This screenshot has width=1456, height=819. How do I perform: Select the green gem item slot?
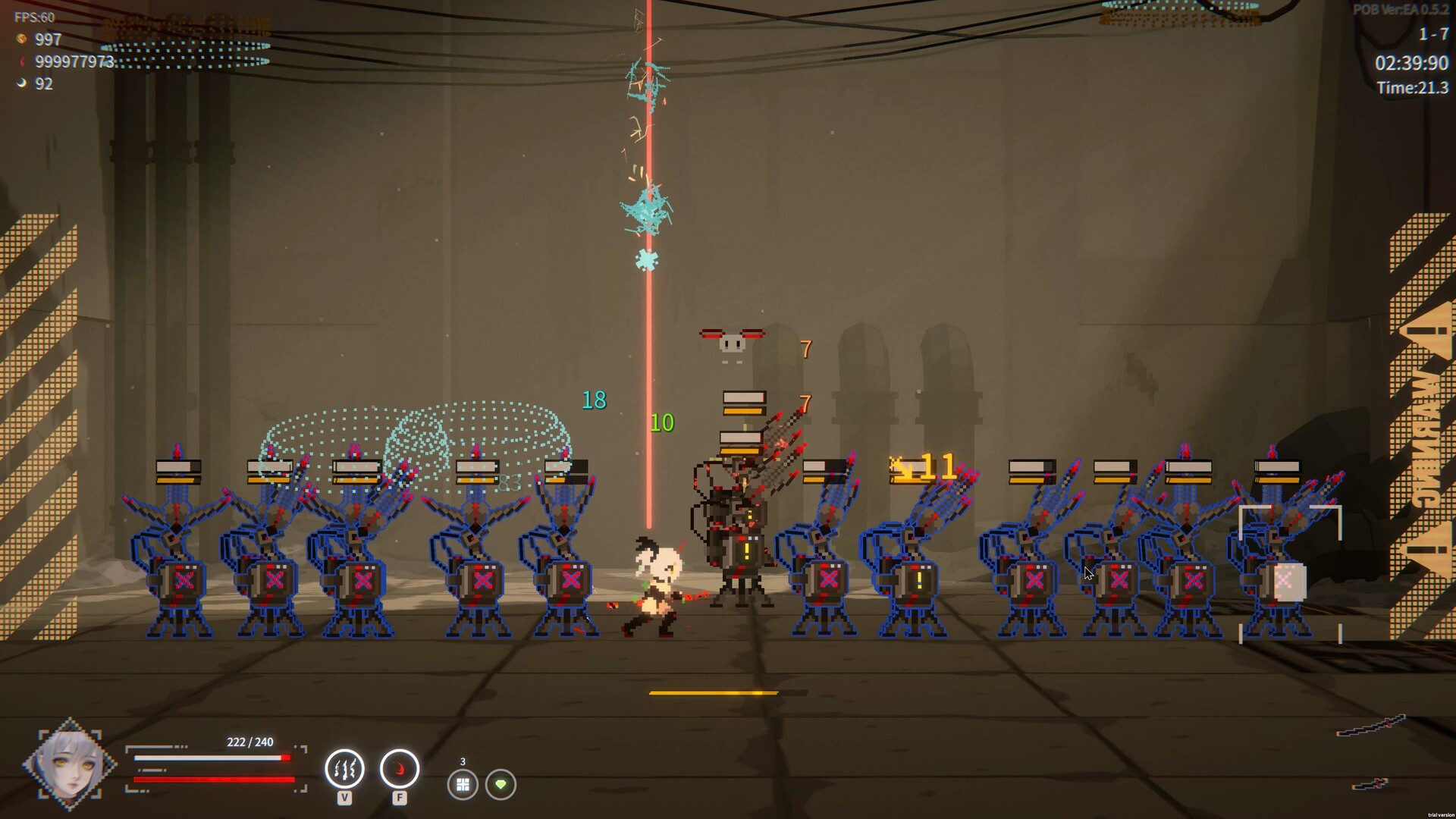pos(500,784)
